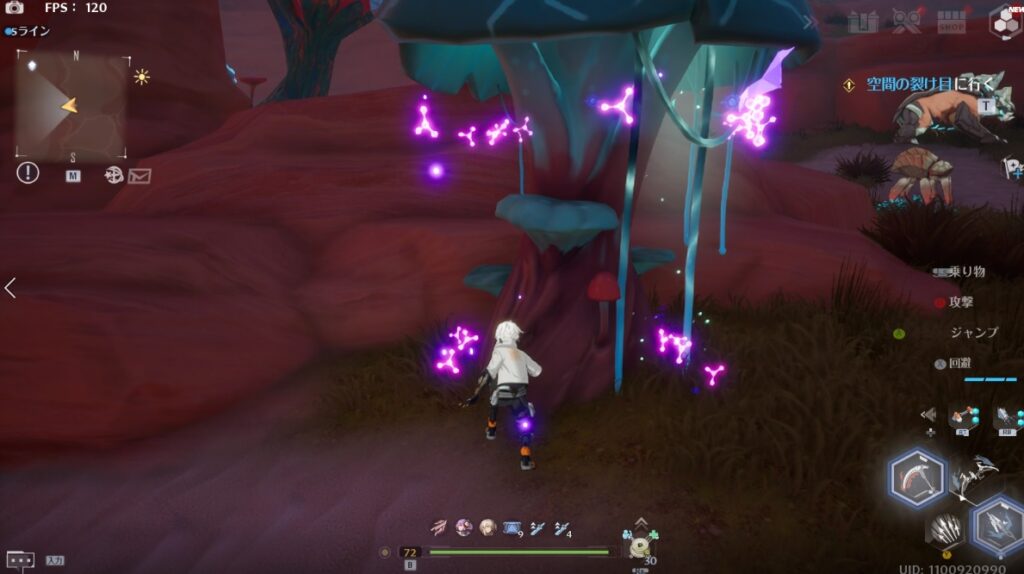Activate the sickle weapon skill hexagon

click(917, 478)
